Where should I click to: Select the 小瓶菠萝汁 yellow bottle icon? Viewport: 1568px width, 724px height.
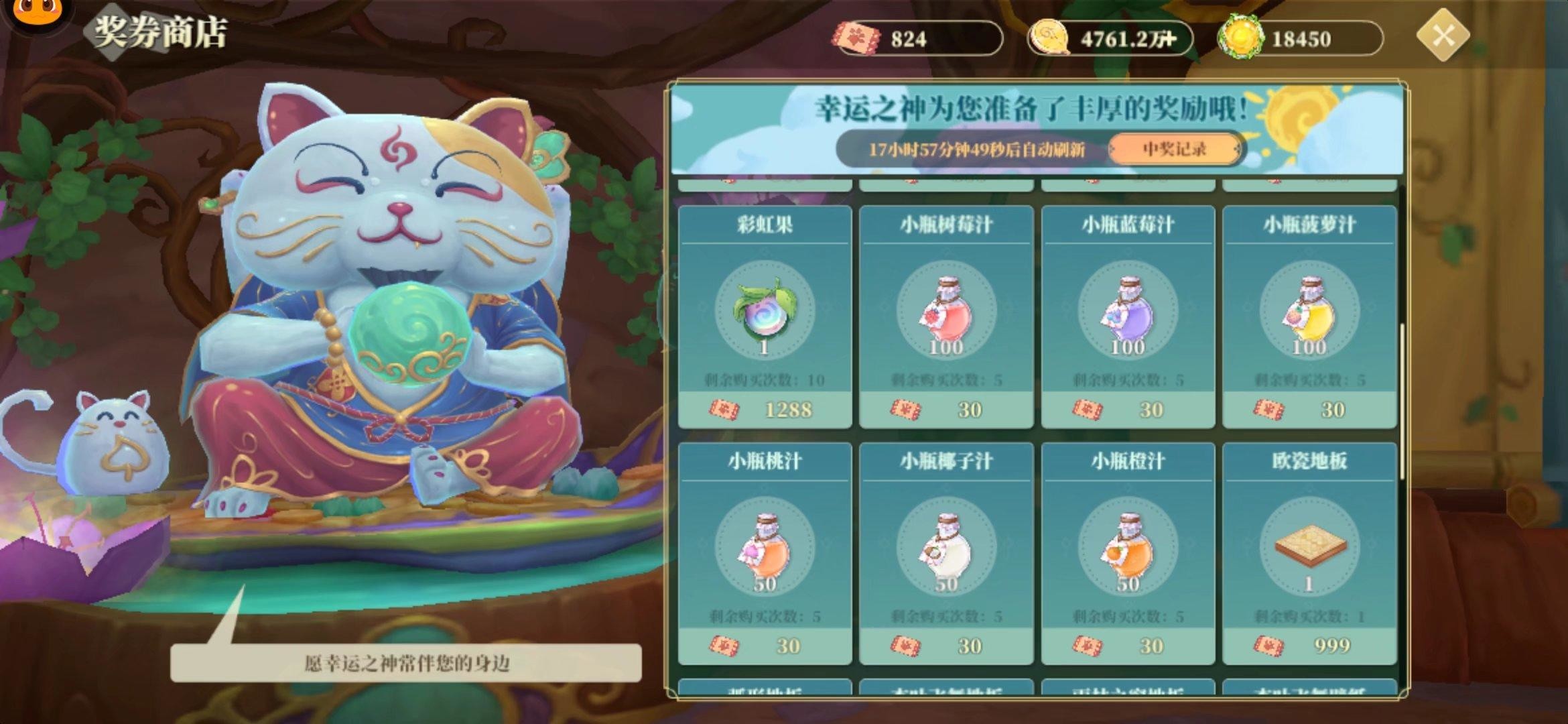click(1308, 312)
